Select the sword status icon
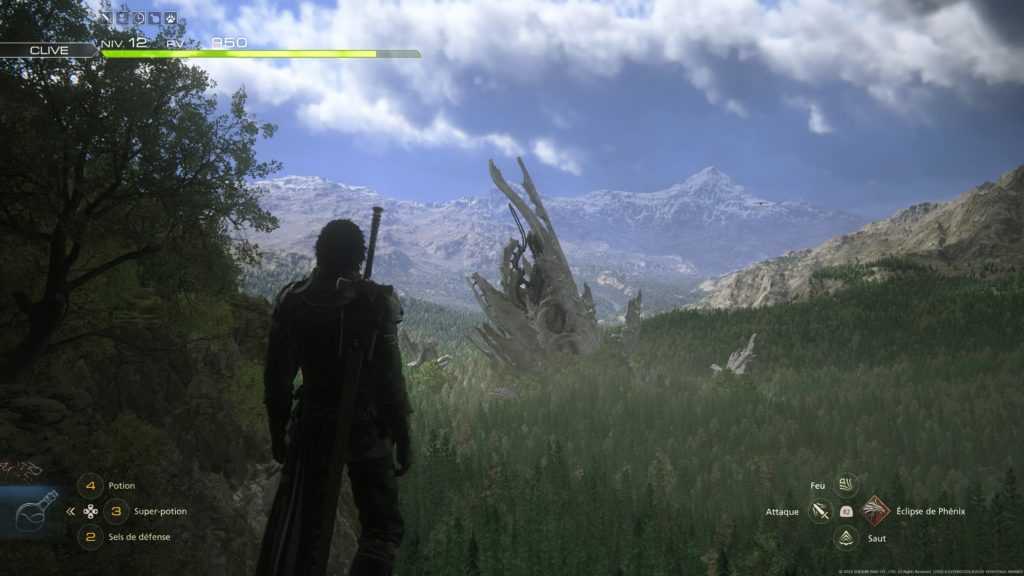Viewport: 1024px width, 576px height. (104, 17)
